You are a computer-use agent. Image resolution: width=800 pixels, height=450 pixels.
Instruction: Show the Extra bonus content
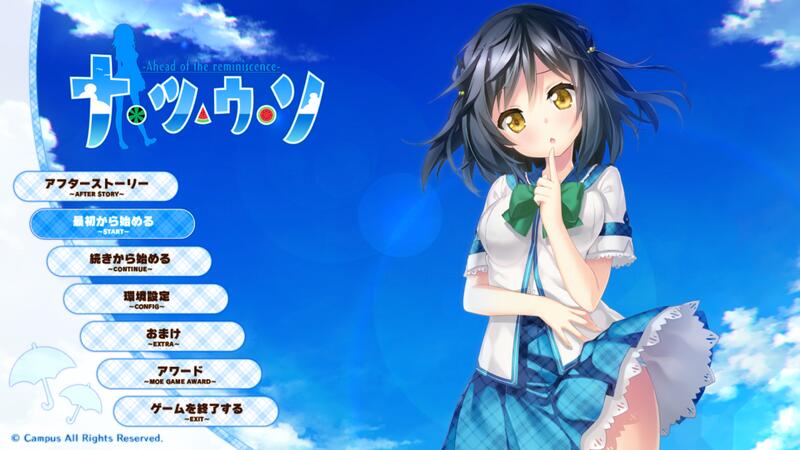pyautogui.click(x=162, y=336)
